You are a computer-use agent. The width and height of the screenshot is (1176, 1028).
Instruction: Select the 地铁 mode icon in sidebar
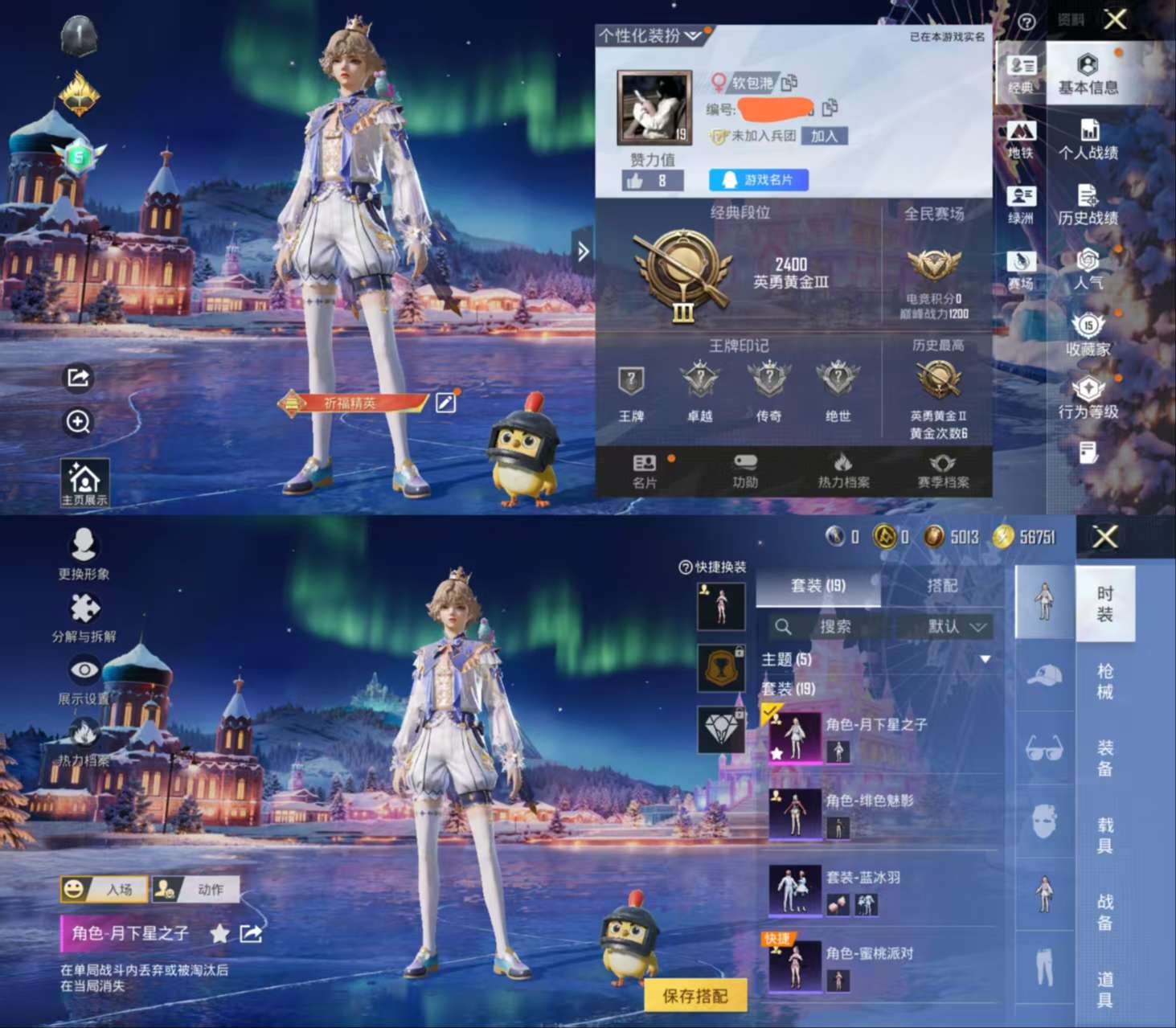[1021, 133]
